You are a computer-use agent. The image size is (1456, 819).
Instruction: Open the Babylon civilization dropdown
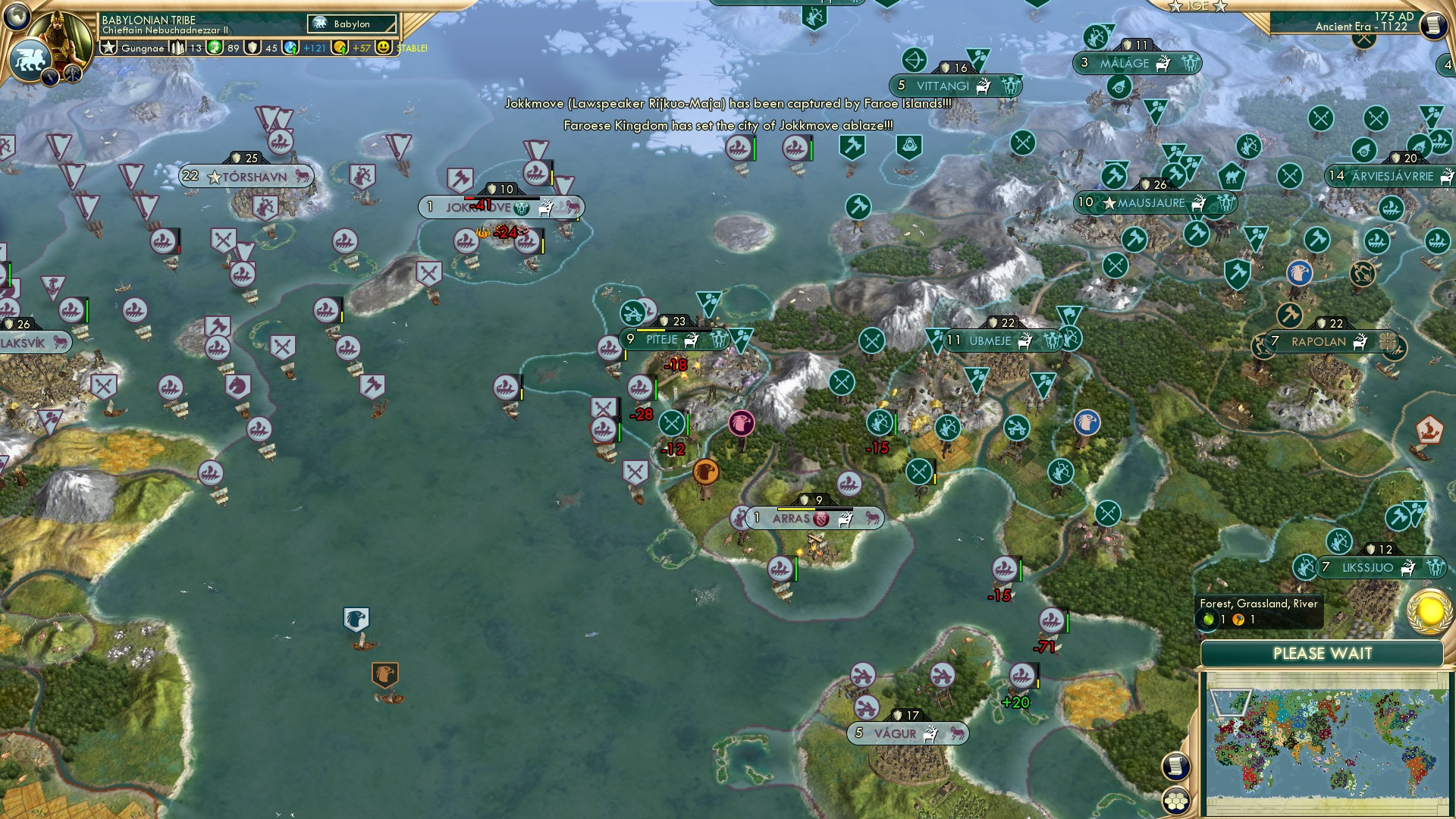(353, 24)
